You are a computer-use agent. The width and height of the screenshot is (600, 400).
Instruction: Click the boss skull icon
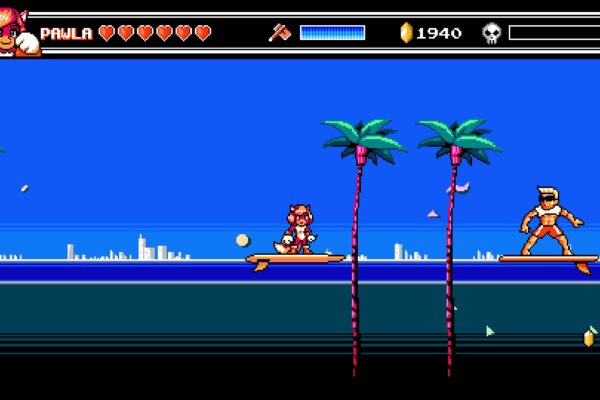click(491, 33)
